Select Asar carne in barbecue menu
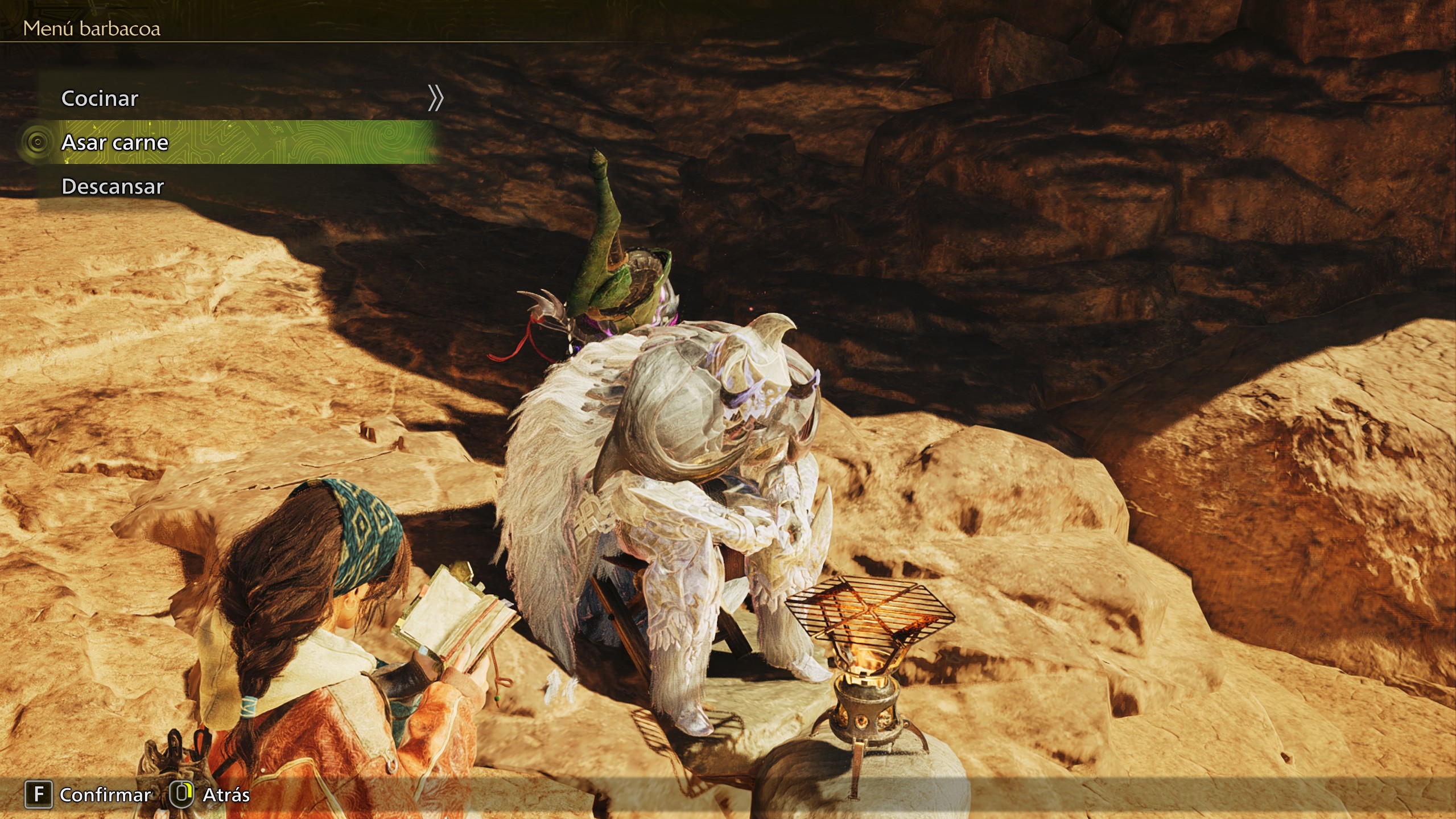 pos(115,142)
